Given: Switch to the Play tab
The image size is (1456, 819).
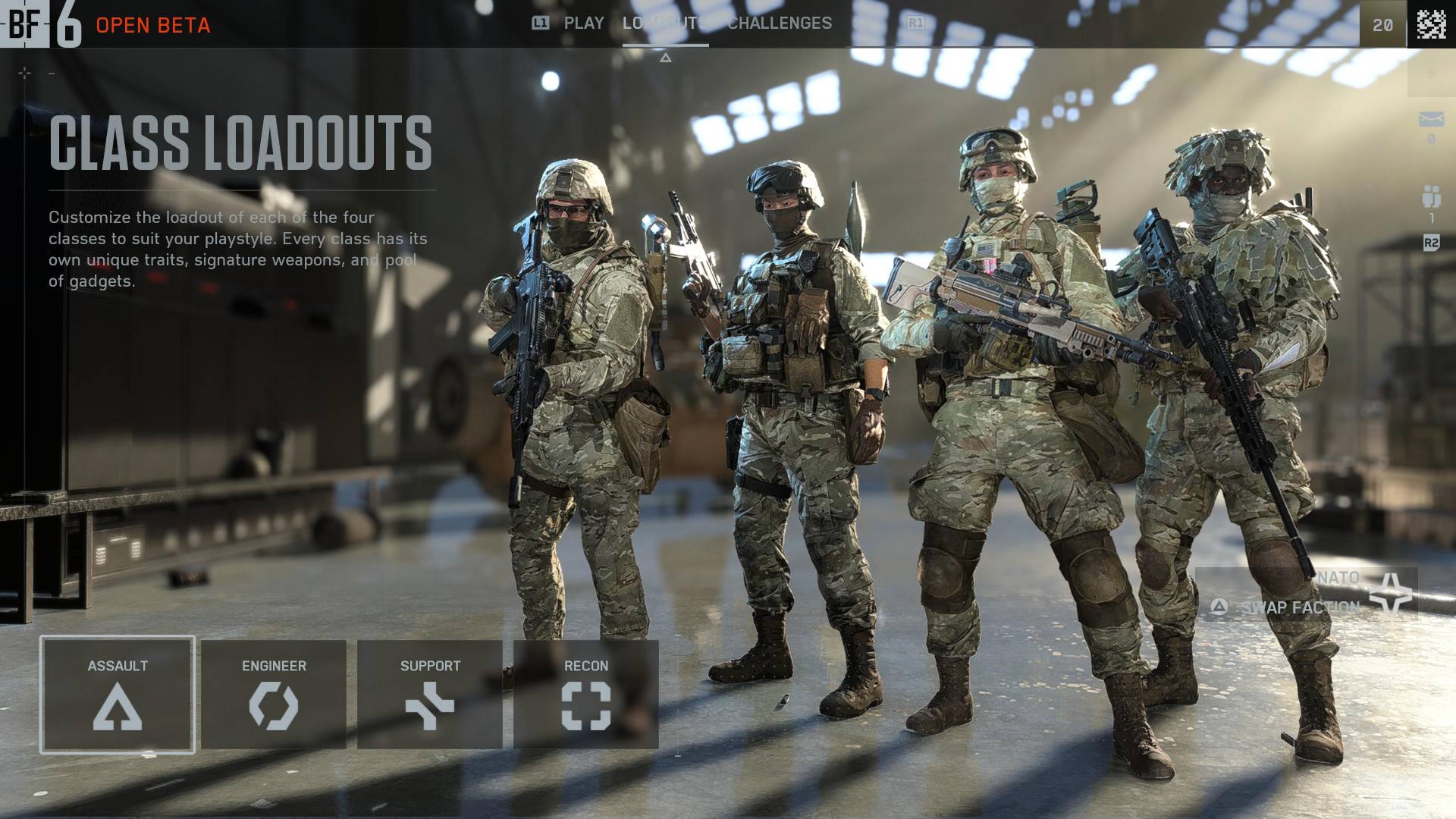Looking at the screenshot, I should click(x=583, y=24).
